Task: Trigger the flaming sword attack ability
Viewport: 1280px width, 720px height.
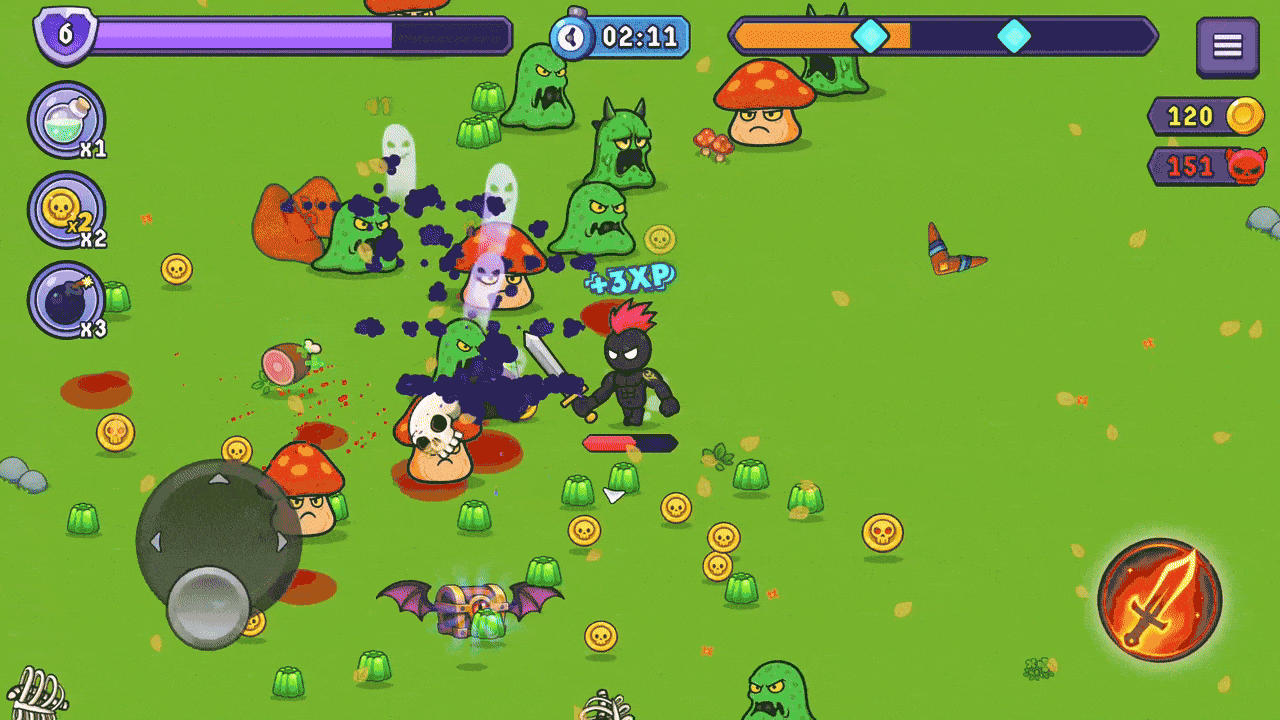Action: (x=1160, y=600)
